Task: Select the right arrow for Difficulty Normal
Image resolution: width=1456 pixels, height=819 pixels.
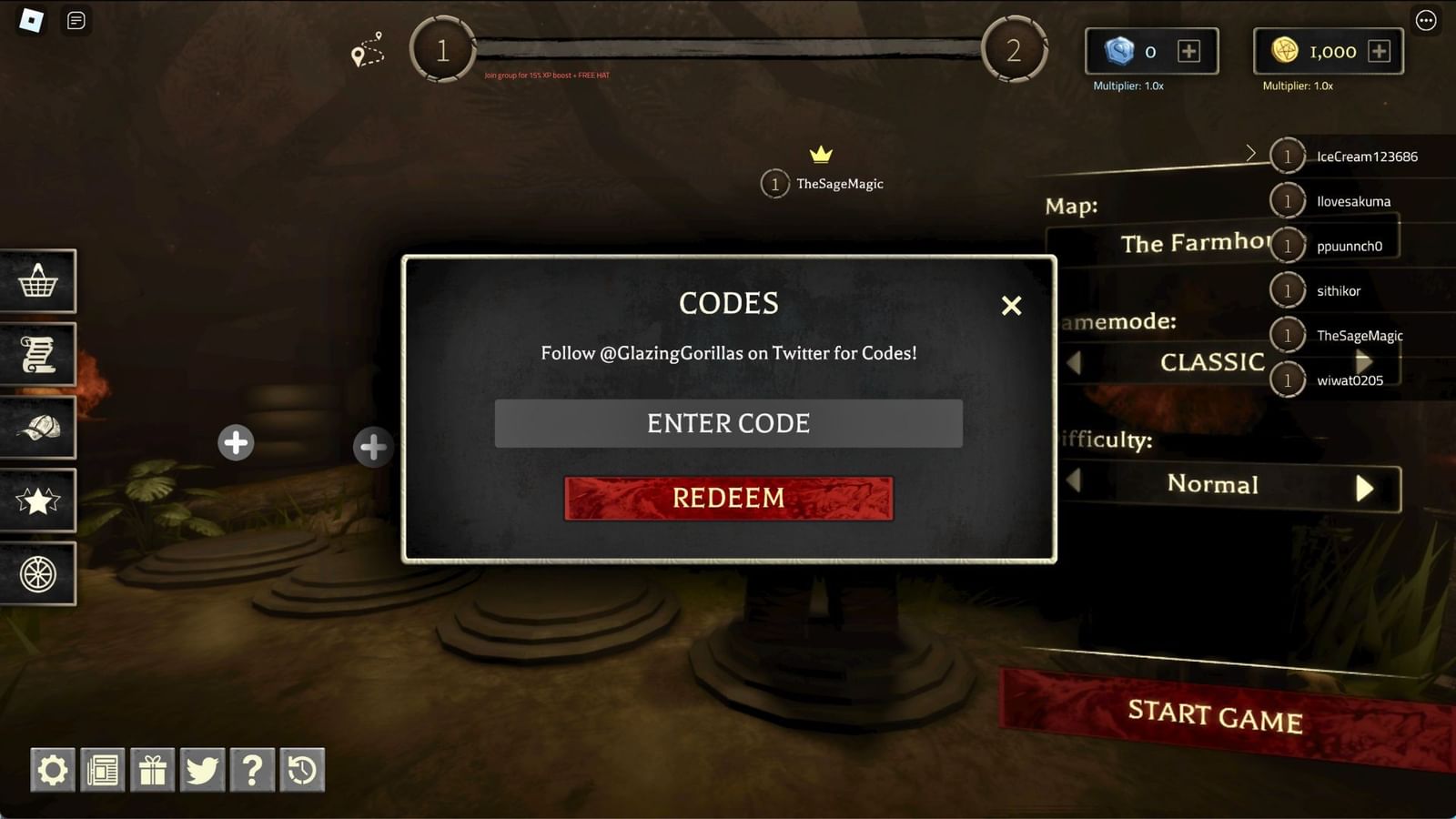Action: point(1365,487)
